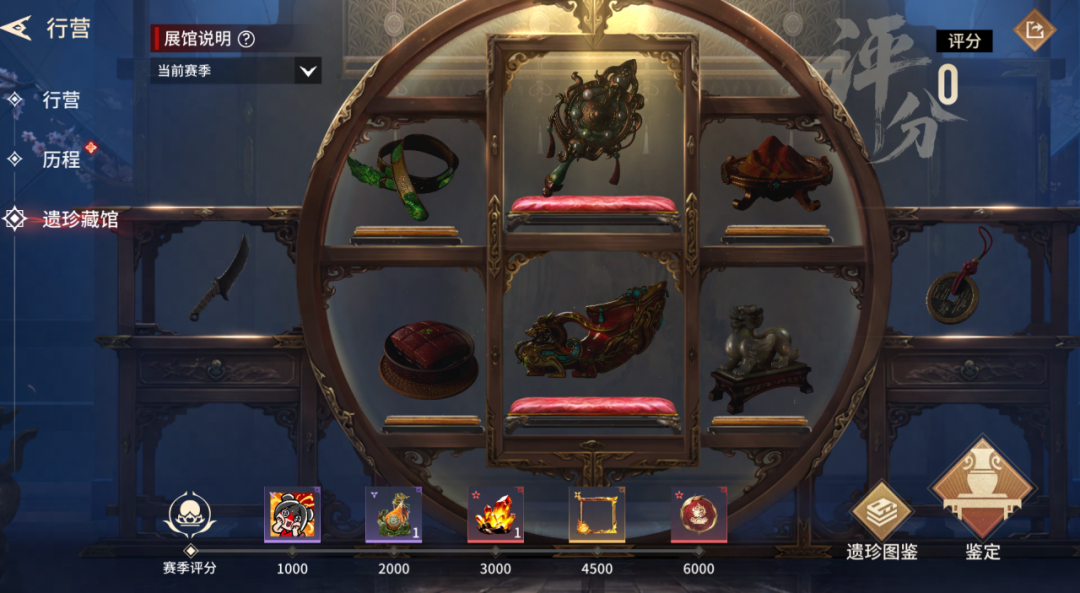This screenshot has width=1080, height=593.
Task: View the 3000 score flame crystal reward
Action: (x=495, y=515)
